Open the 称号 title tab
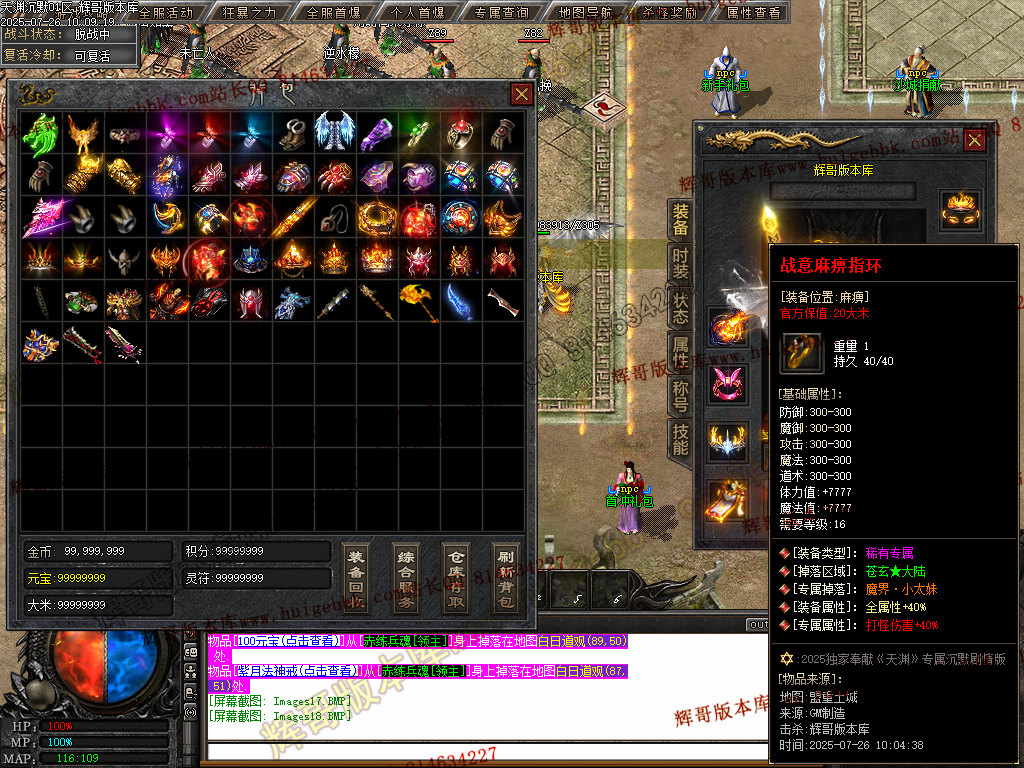The width and height of the screenshot is (1024, 768). [680, 396]
